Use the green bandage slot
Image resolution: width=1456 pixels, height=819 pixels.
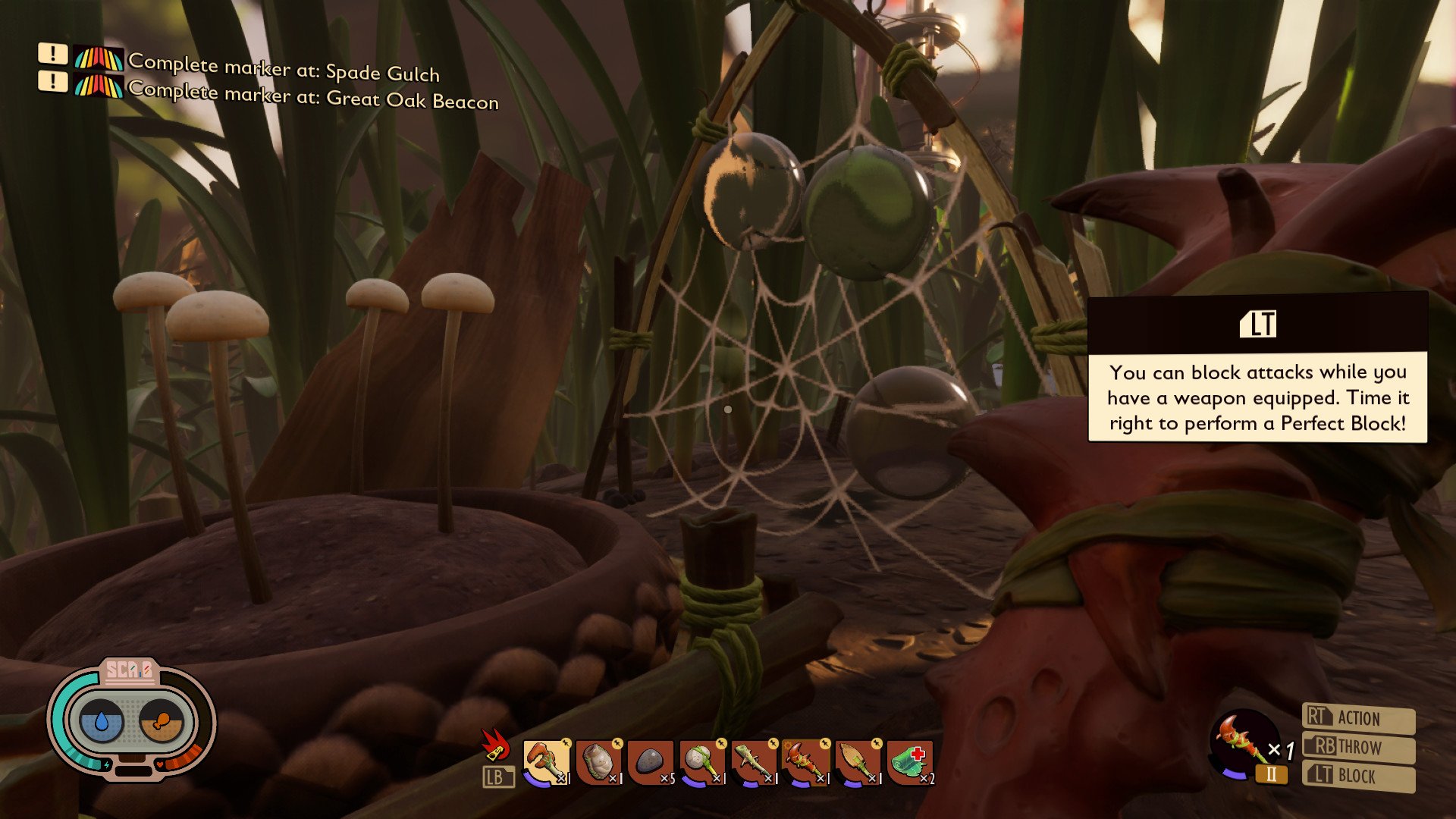pos(908,761)
